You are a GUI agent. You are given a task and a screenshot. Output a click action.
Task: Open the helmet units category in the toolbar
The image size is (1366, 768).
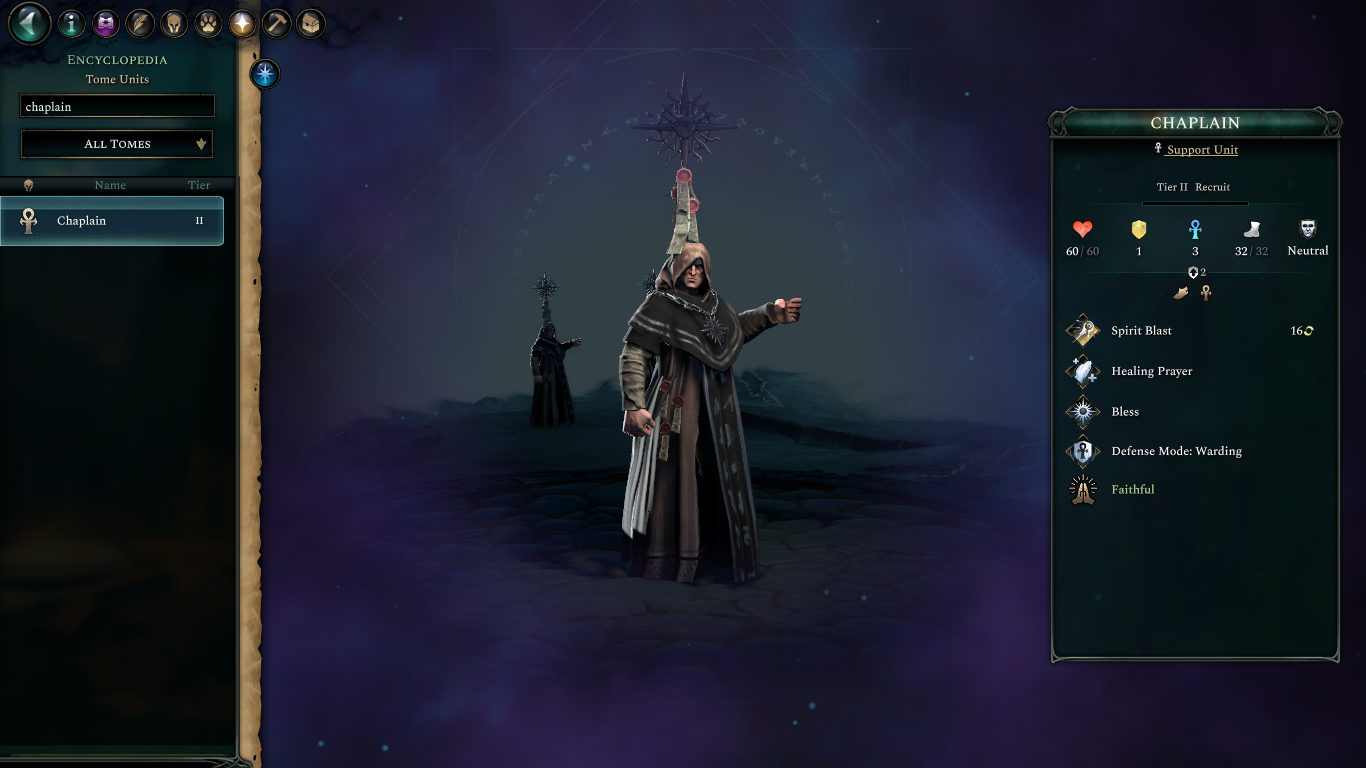pos(173,23)
